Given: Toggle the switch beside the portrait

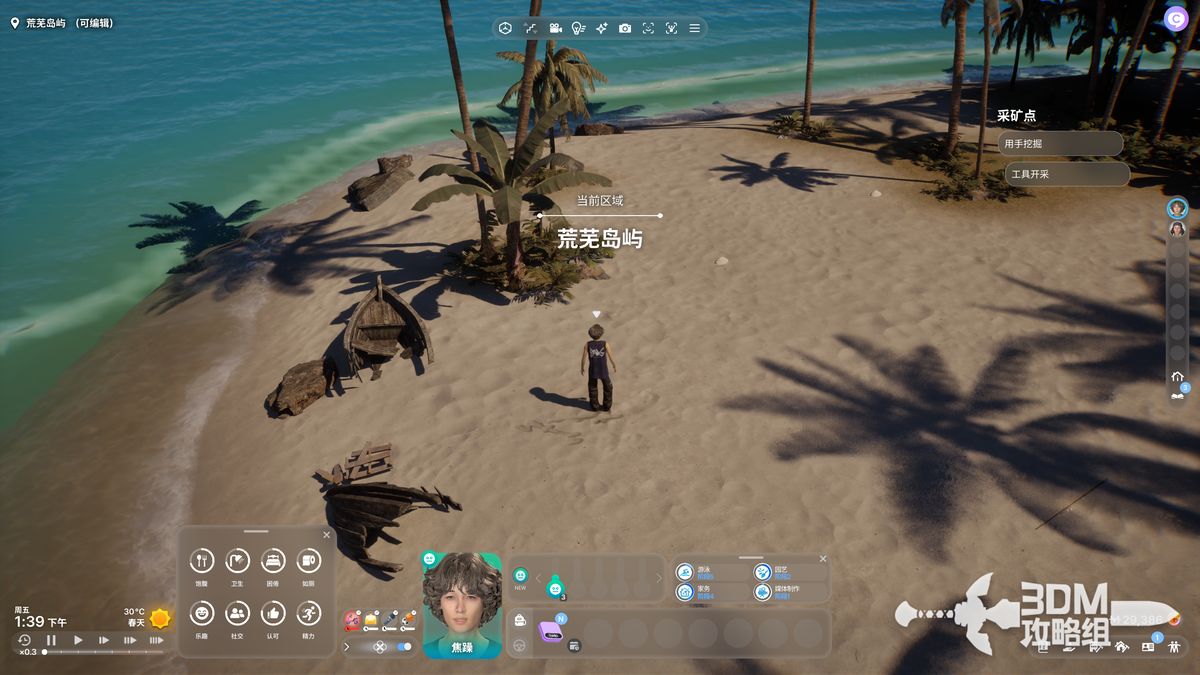Looking at the screenshot, I should pyautogui.click(x=404, y=647).
